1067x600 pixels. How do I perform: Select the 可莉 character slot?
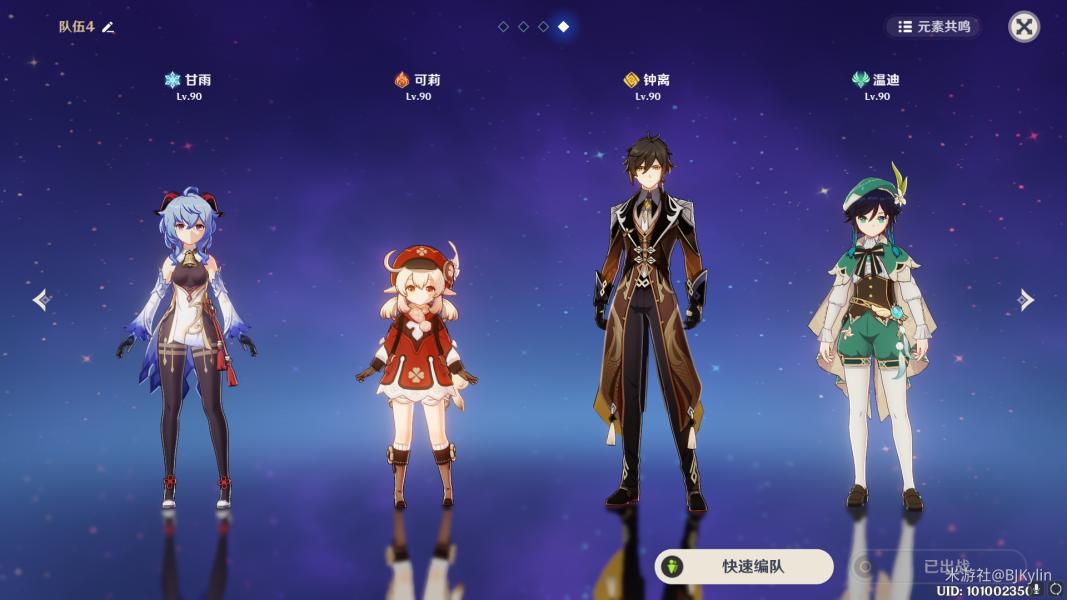[418, 370]
